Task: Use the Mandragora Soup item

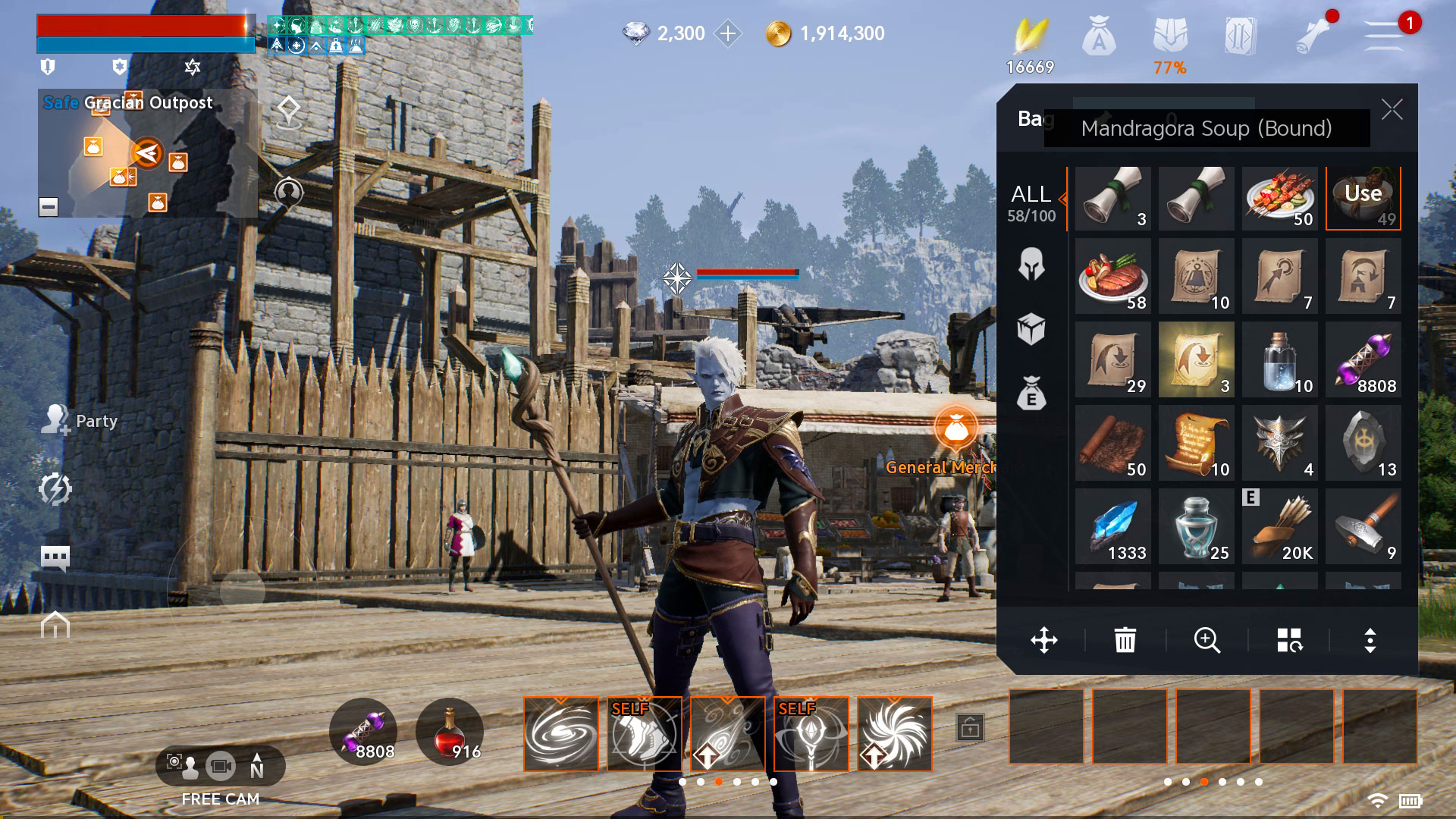Action: pos(1363,198)
